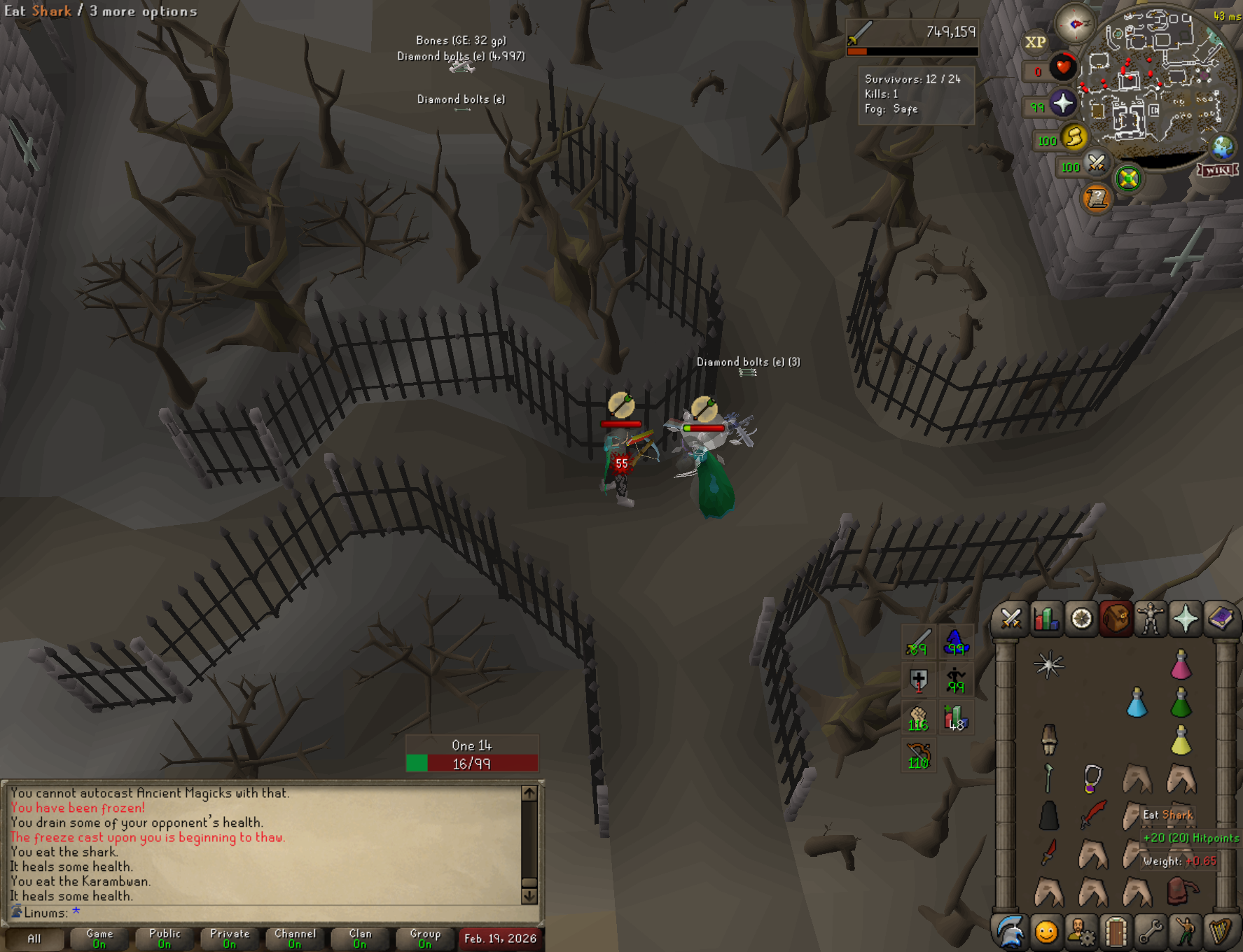
Task: Open the Wiki lookup button
Action: (1218, 170)
